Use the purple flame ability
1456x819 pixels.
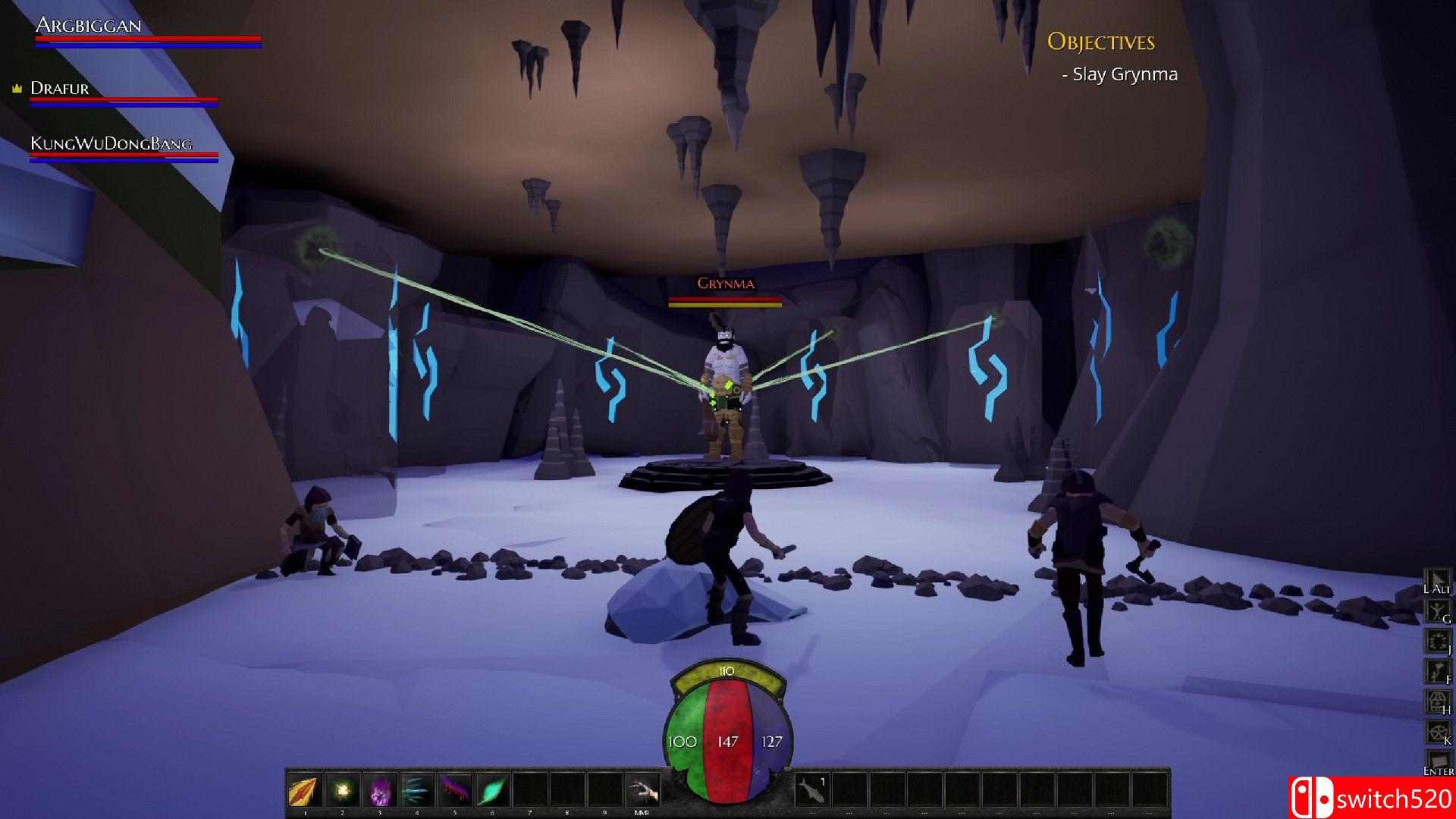point(380,792)
